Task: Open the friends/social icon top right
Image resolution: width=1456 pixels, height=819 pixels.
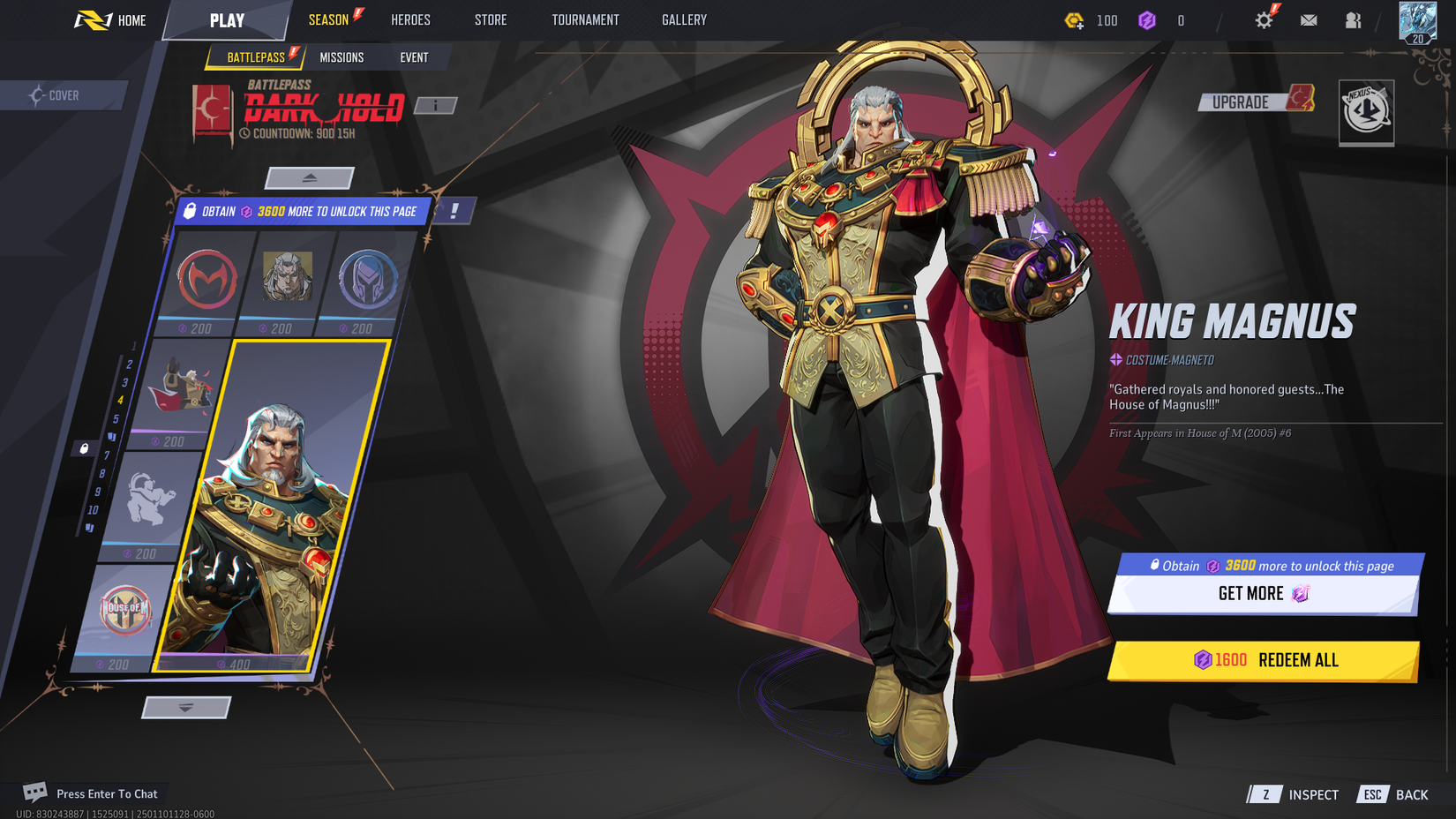Action: click(x=1353, y=19)
